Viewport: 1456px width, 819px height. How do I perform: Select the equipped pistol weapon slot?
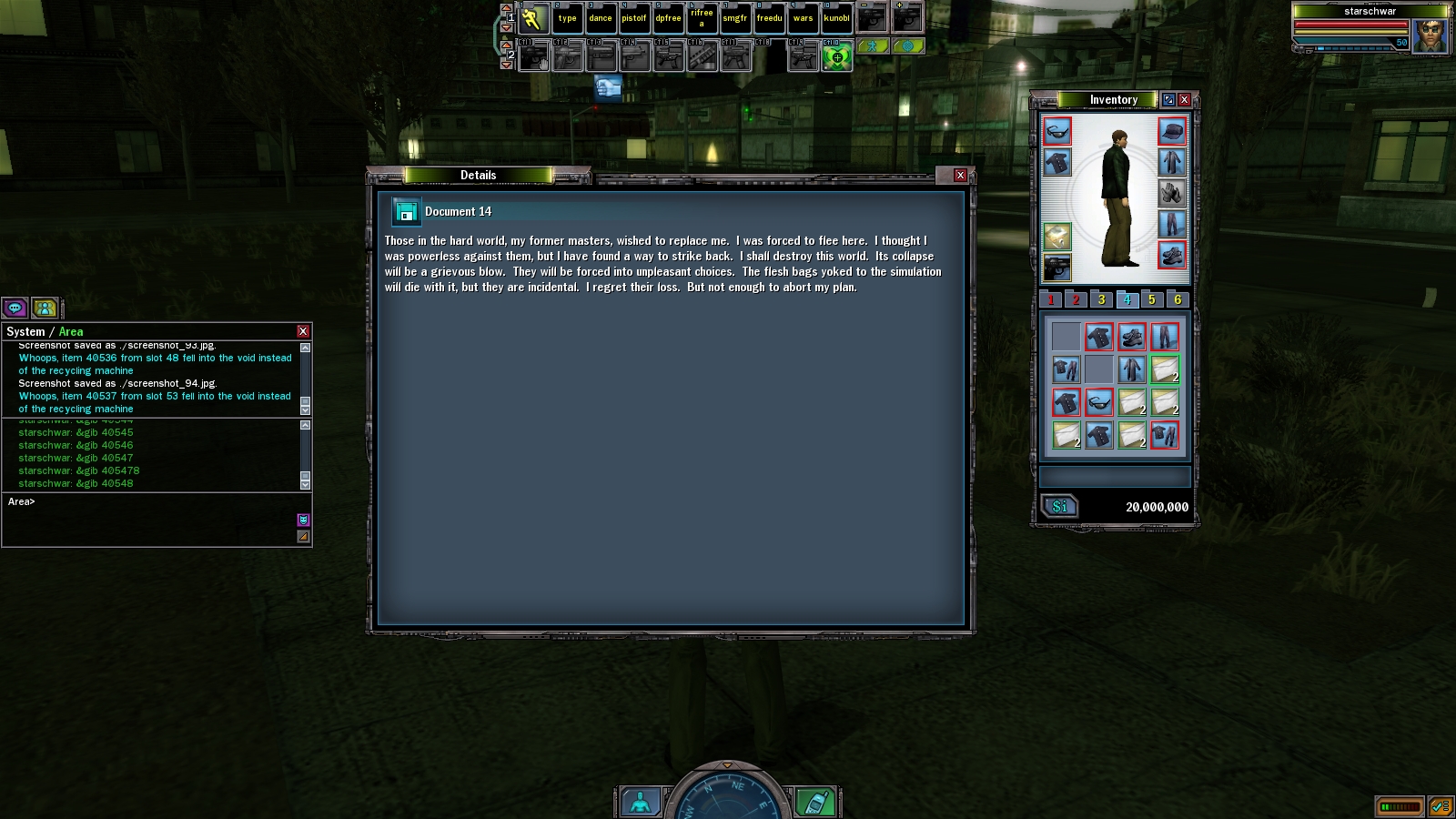click(x=1057, y=268)
